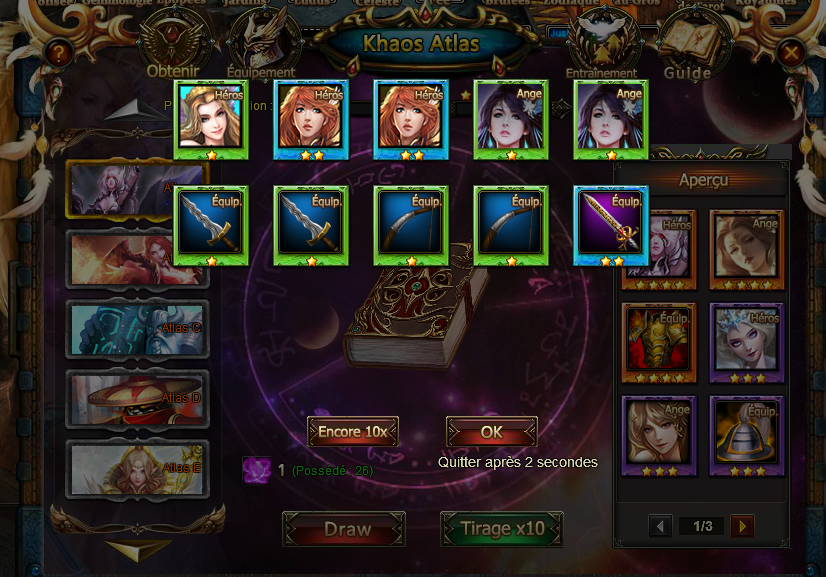Perform a single Draw
The width and height of the screenshot is (826, 577).
[343, 529]
